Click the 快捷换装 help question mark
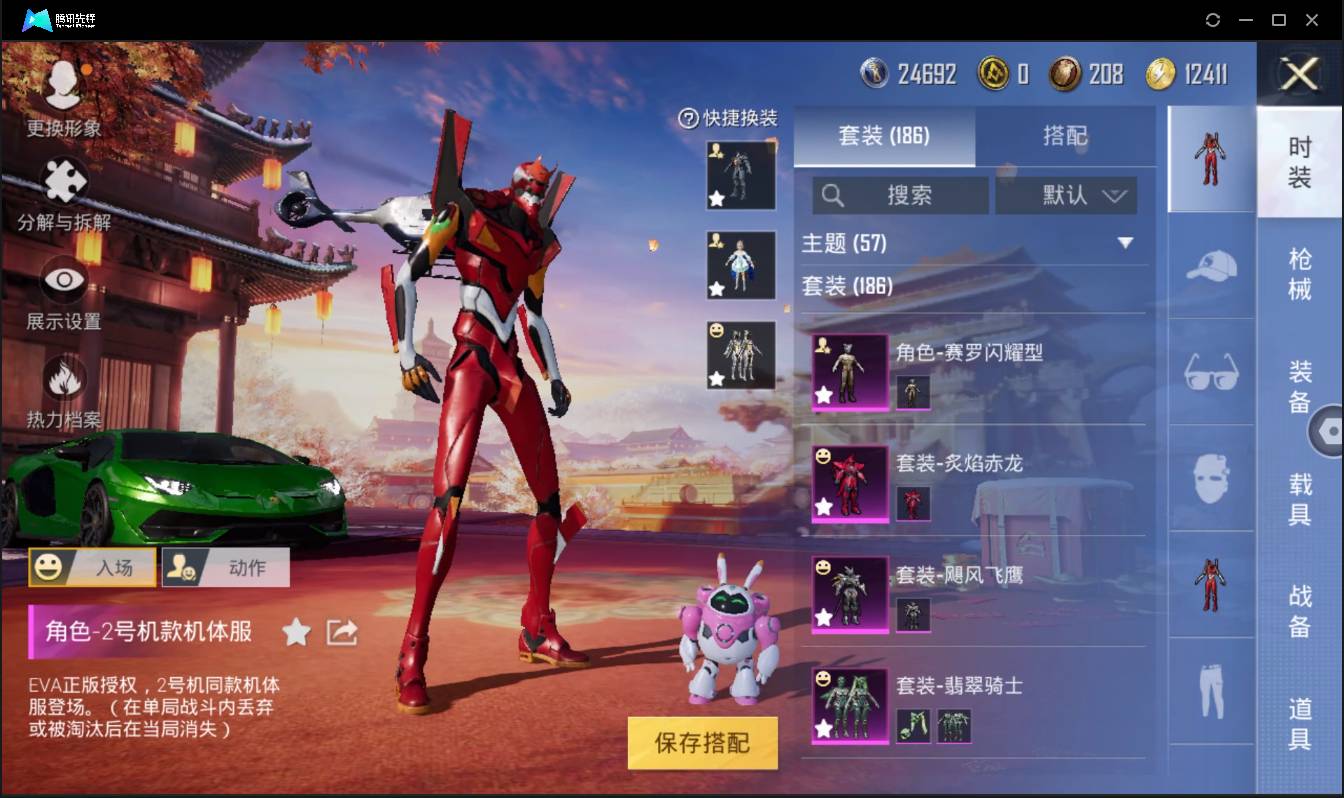This screenshot has height=798, width=1344. click(x=687, y=119)
